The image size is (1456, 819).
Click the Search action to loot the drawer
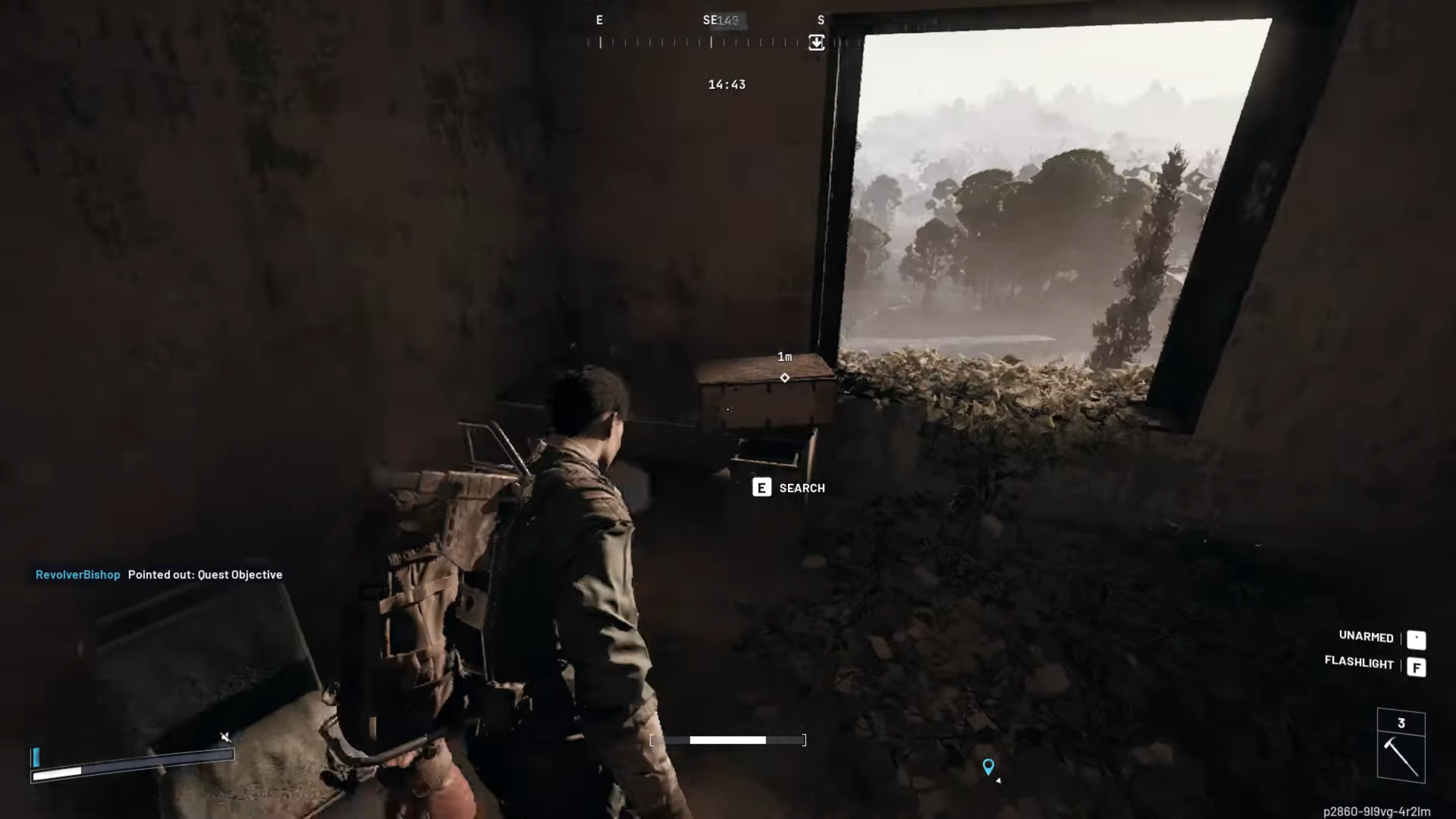pyautogui.click(x=802, y=487)
